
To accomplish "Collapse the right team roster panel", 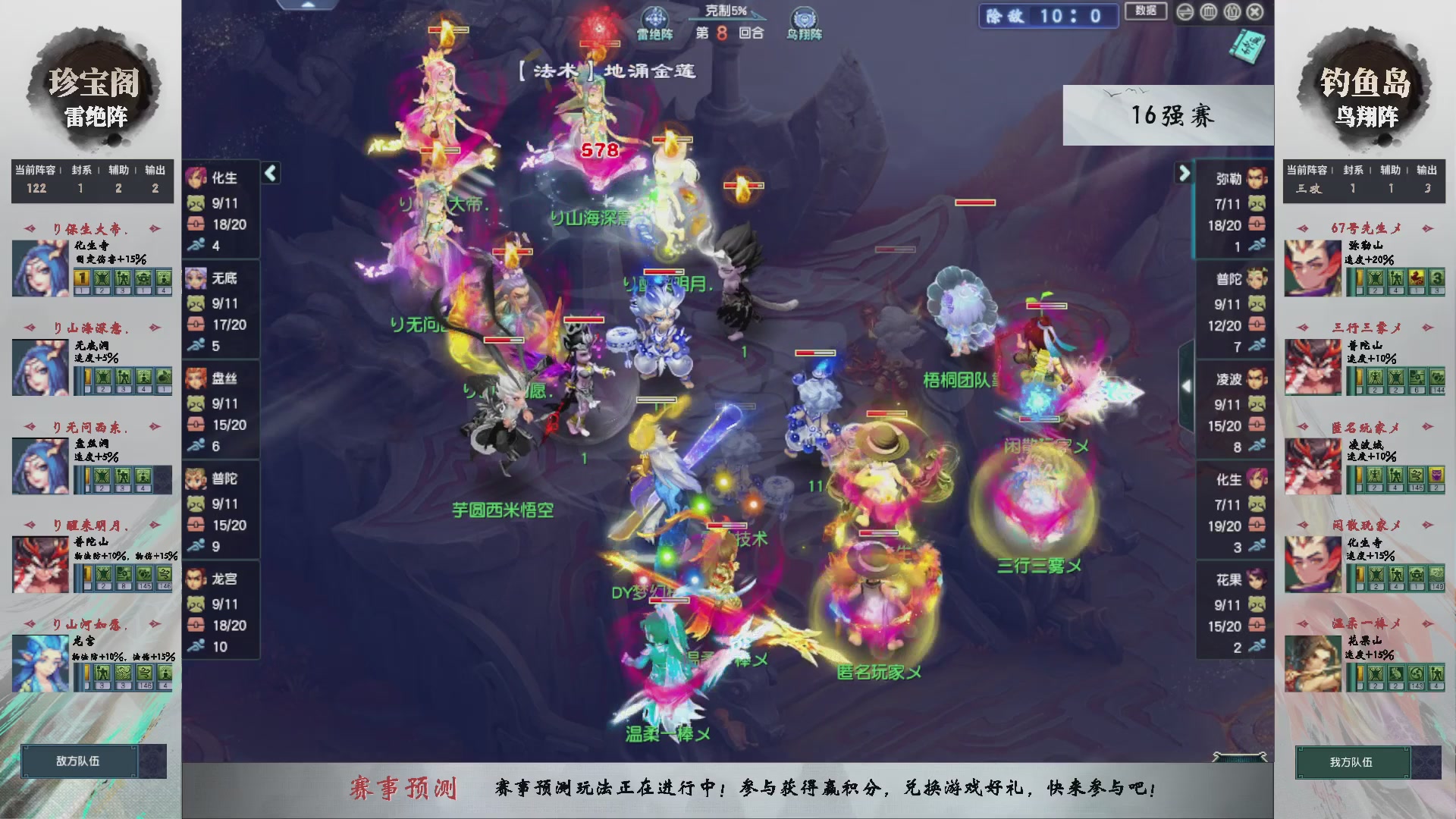I will [1185, 173].
